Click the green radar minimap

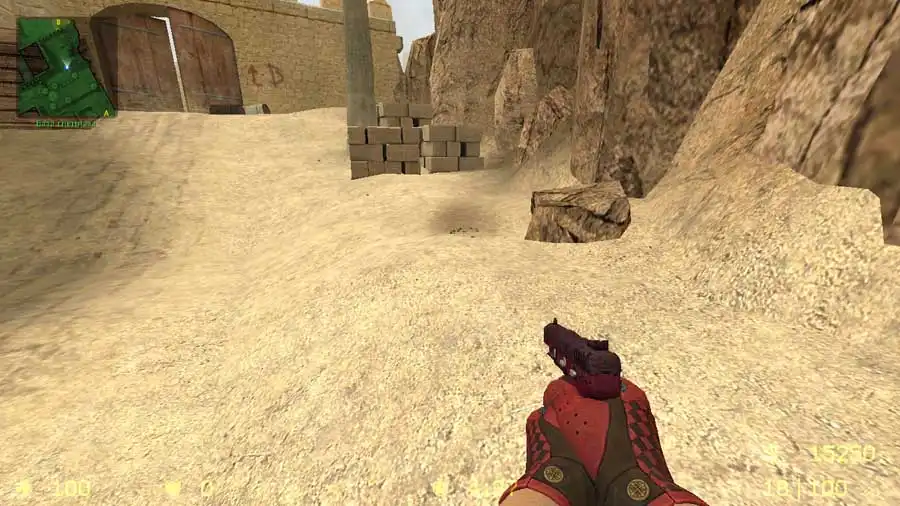click(x=65, y=67)
